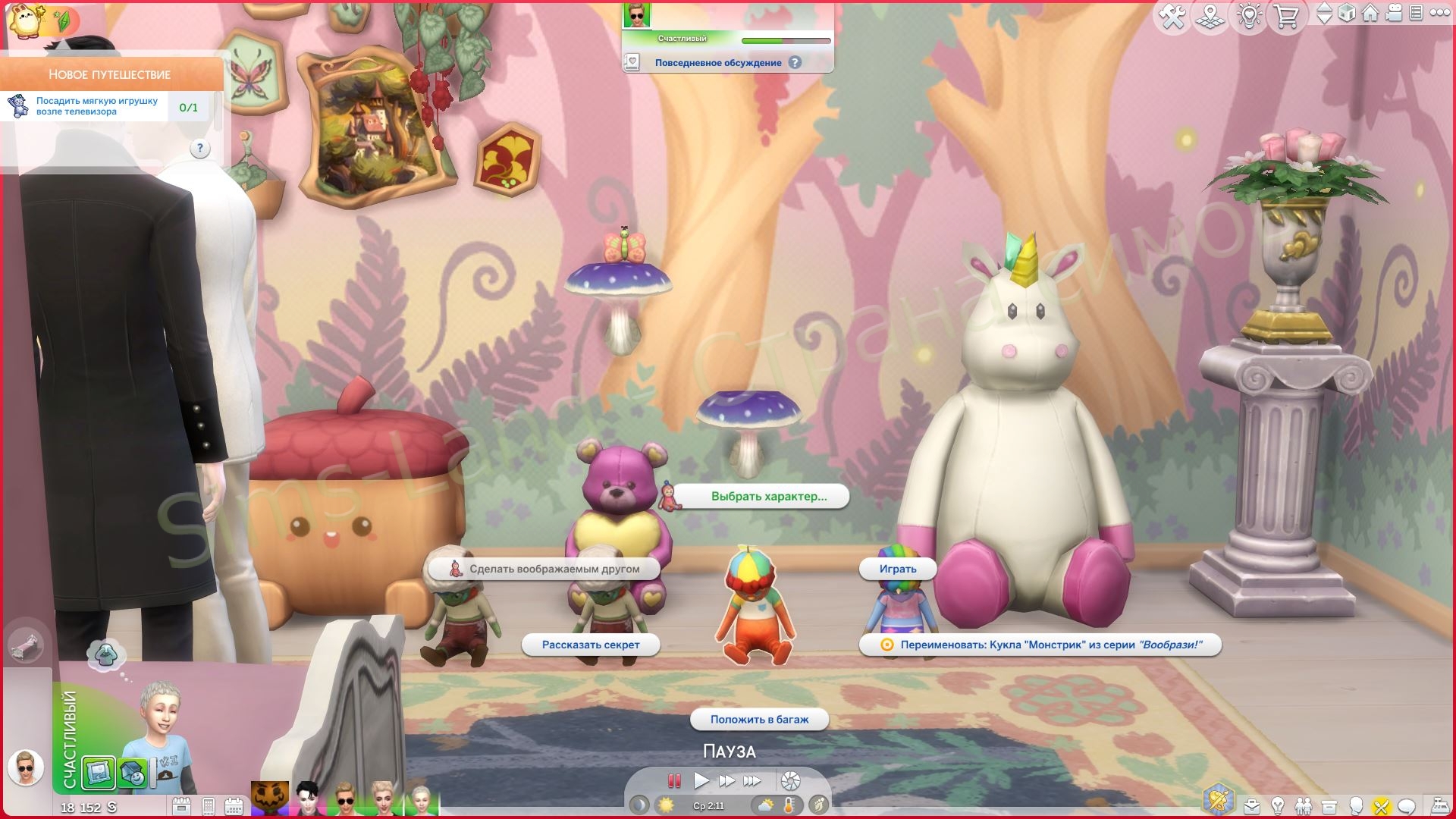Open the speech bubble relationships panel
Viewport: 1456px width, 819px height.
click(1407, 806)
